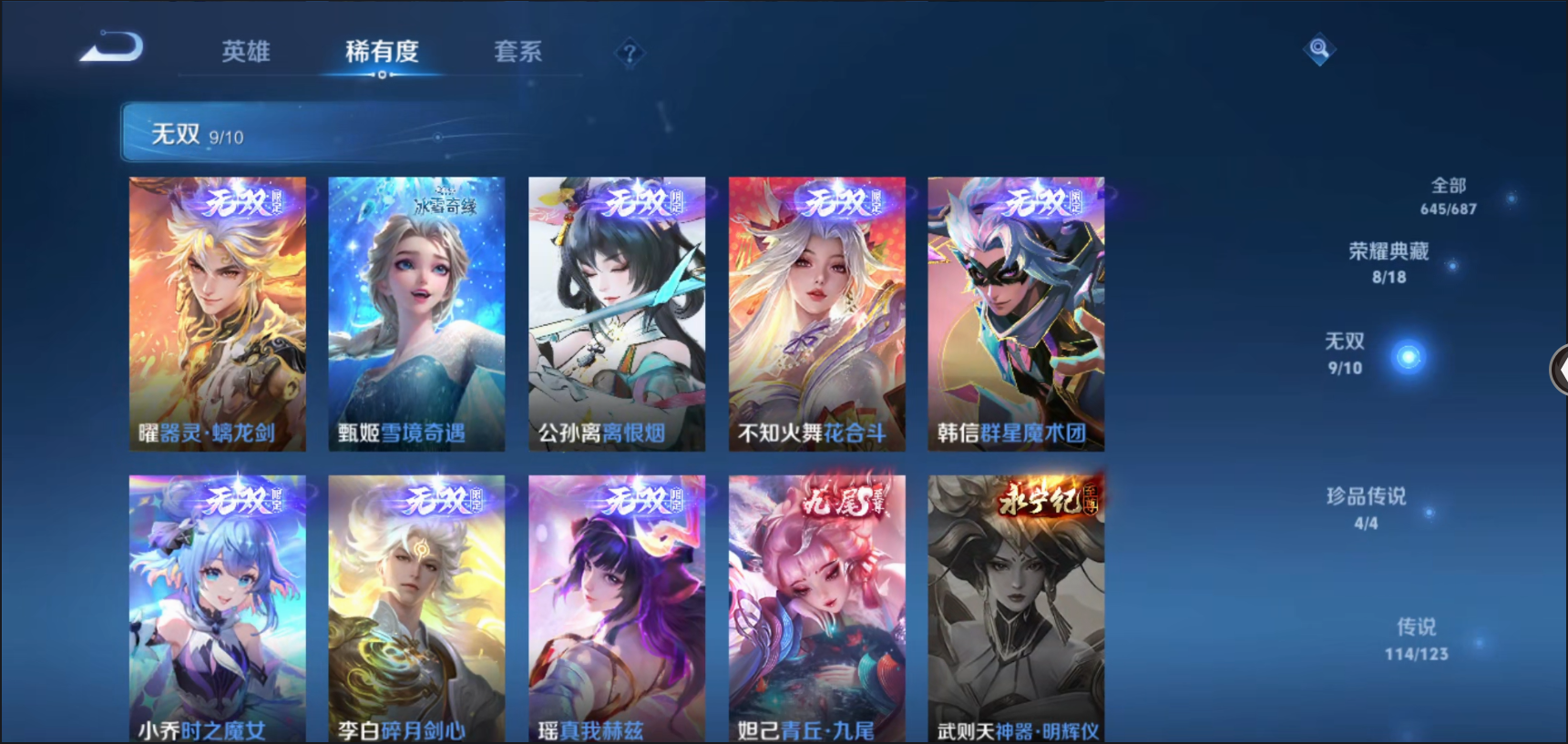Select the 稀有度 tab
This screenshot has width=1568, height=744.
[382, 52]
